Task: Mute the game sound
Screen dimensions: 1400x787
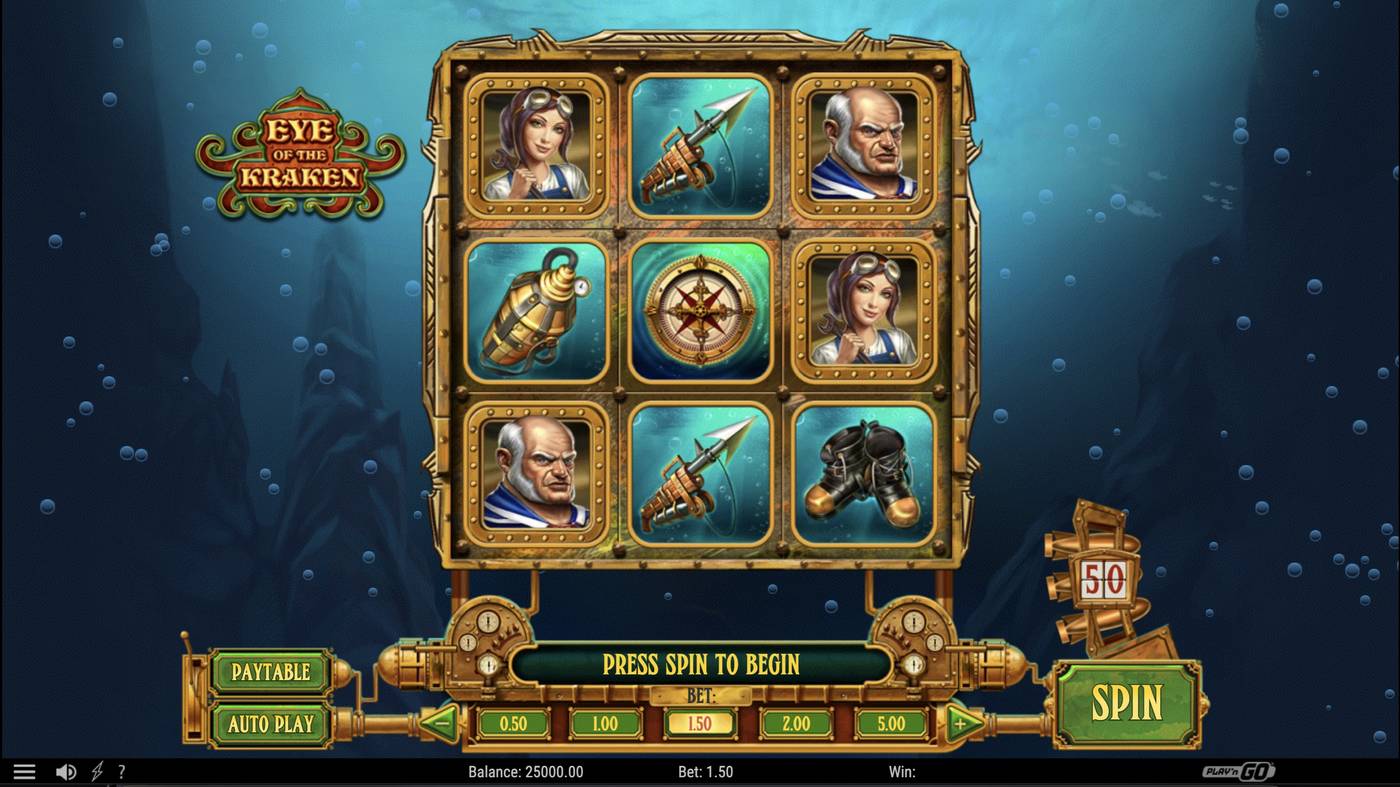Action: tap(64, 770)
